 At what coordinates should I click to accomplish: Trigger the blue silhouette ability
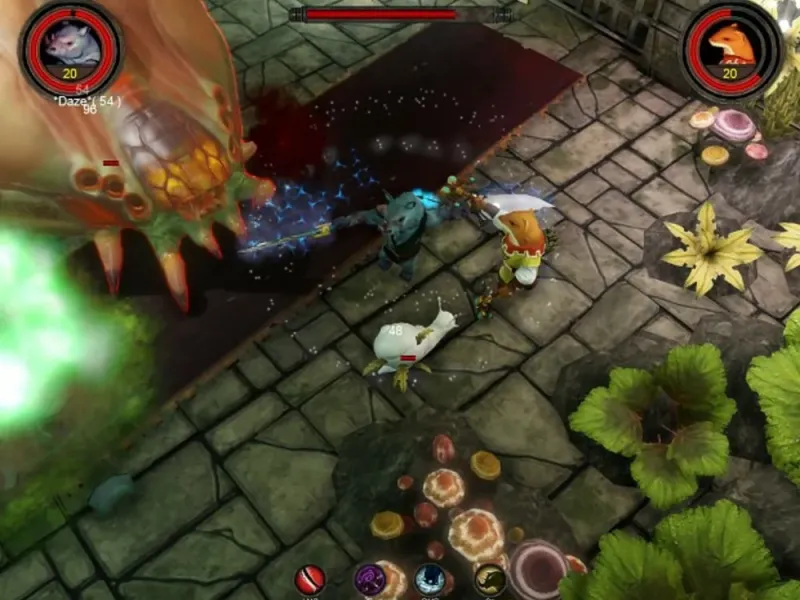tap(431, 579)
